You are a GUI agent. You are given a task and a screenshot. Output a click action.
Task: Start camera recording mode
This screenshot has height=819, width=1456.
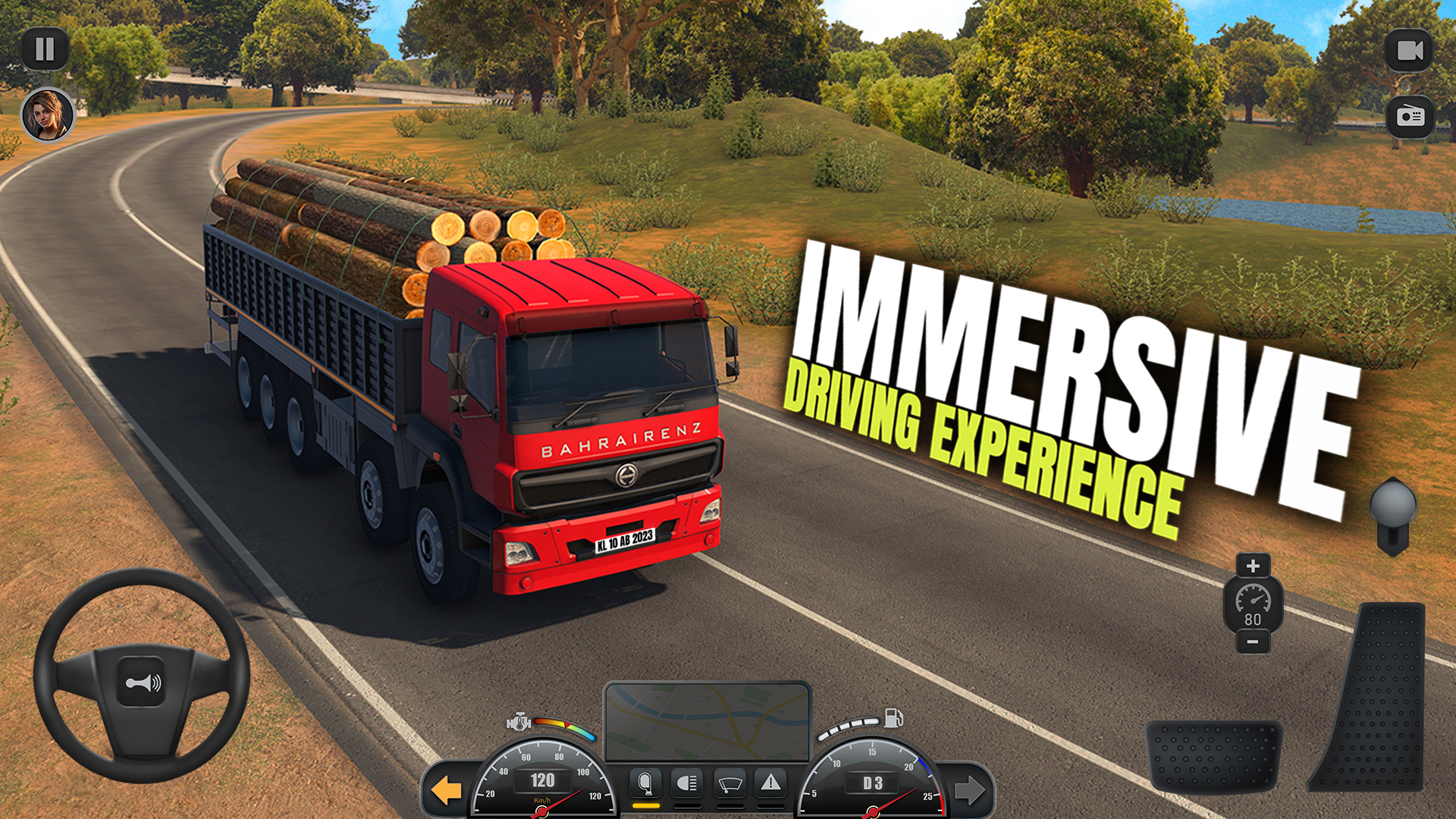point(1410,49)
